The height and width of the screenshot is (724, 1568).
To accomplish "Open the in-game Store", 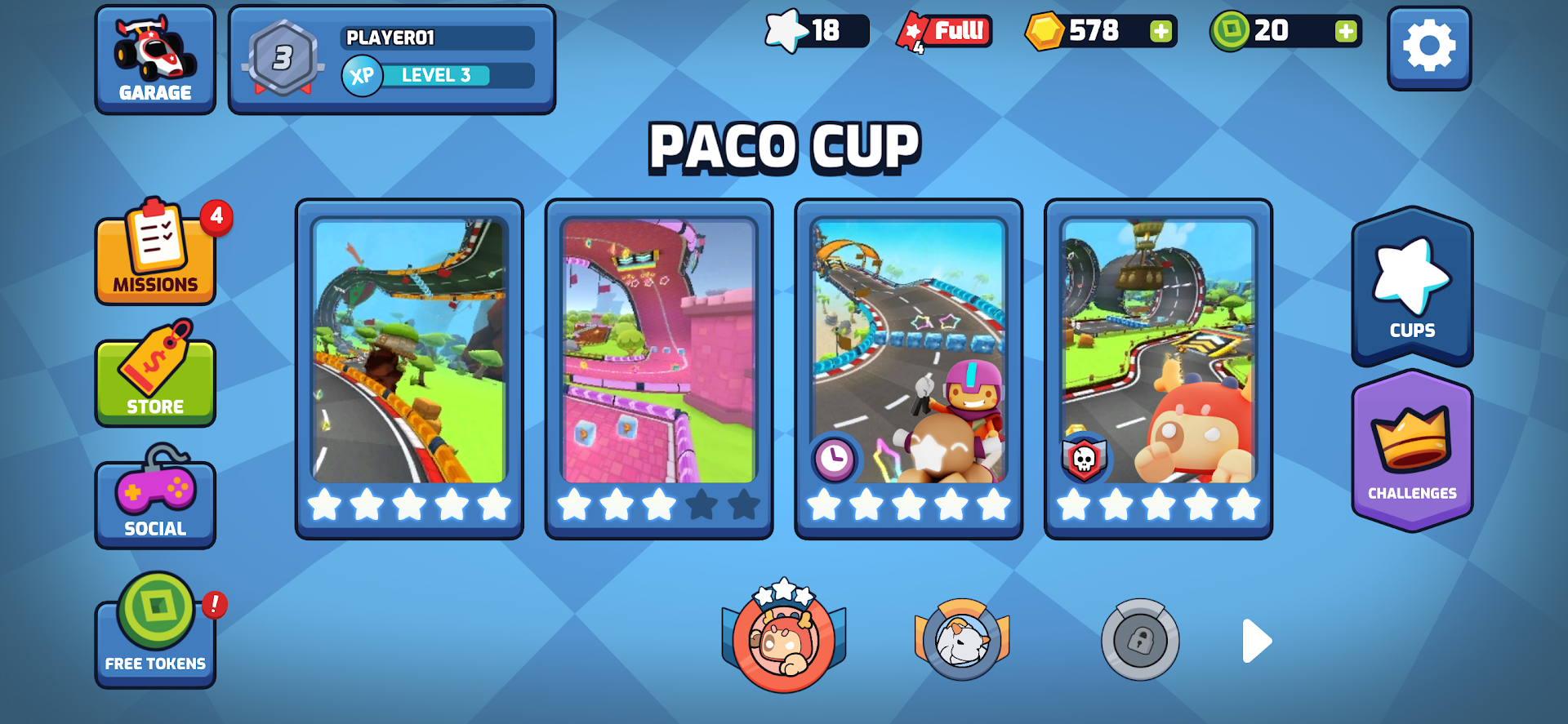I will click(155, 377).
